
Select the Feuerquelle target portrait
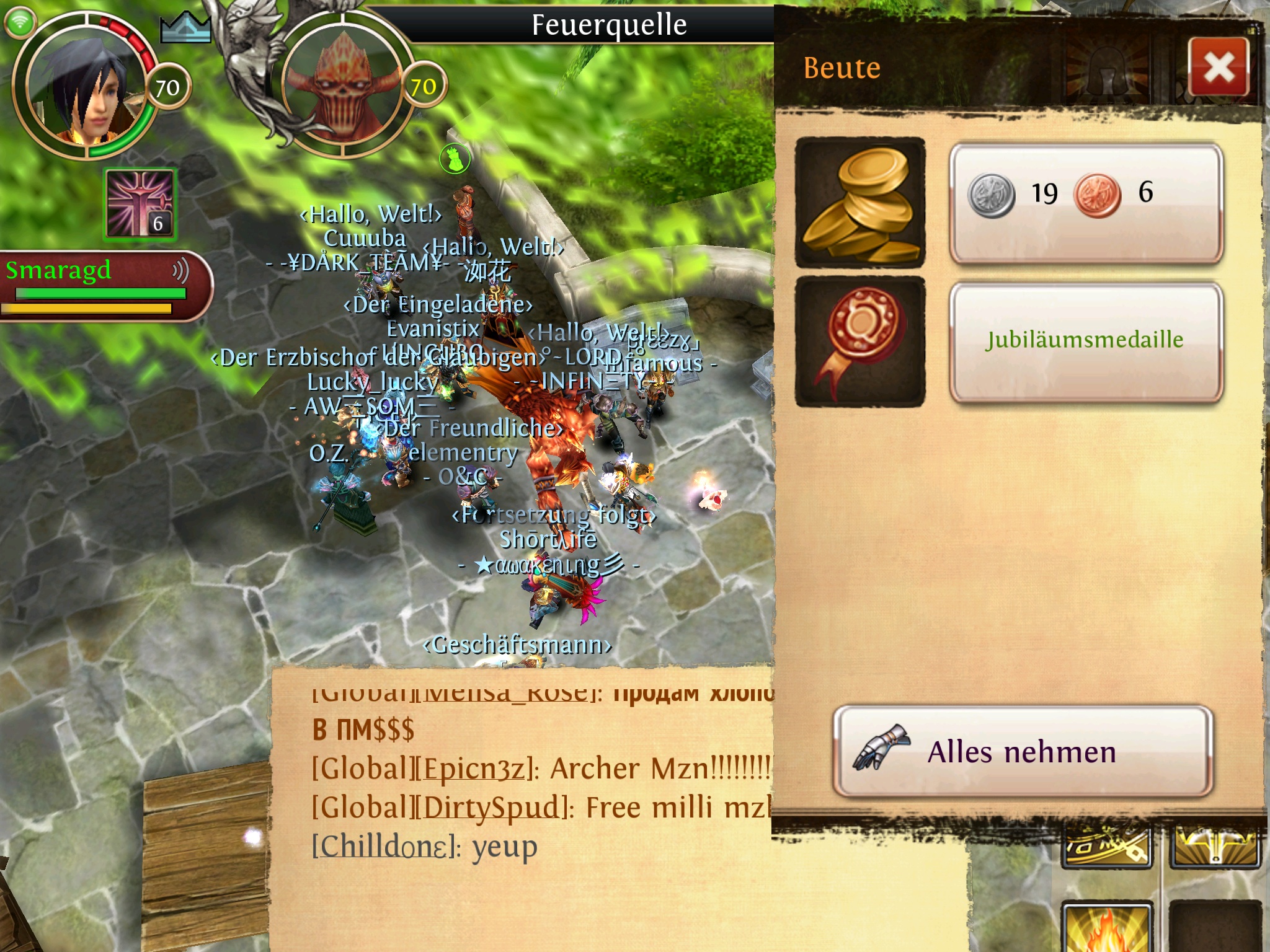347,90
